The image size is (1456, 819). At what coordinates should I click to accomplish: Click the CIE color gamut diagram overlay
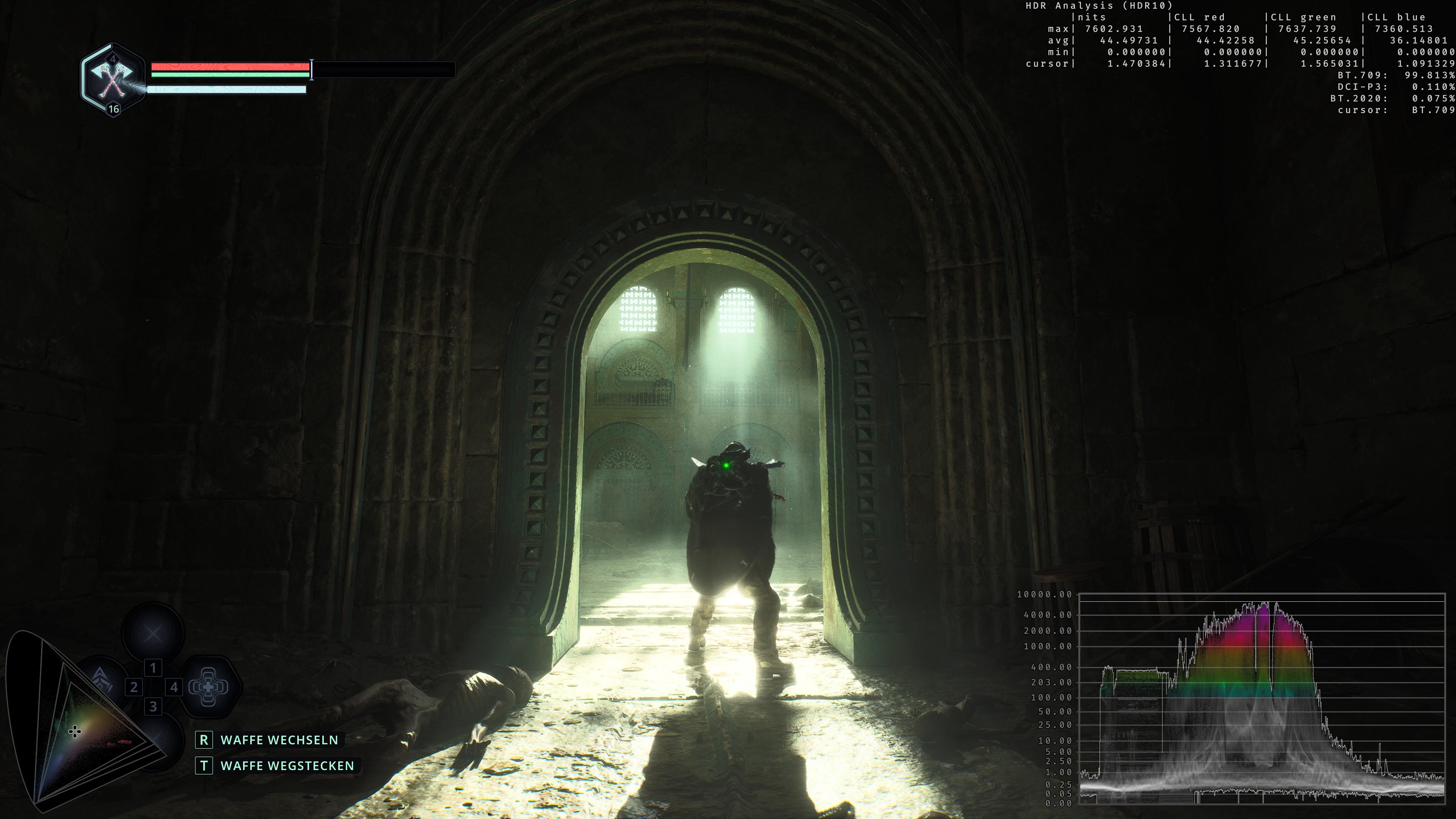79,723
